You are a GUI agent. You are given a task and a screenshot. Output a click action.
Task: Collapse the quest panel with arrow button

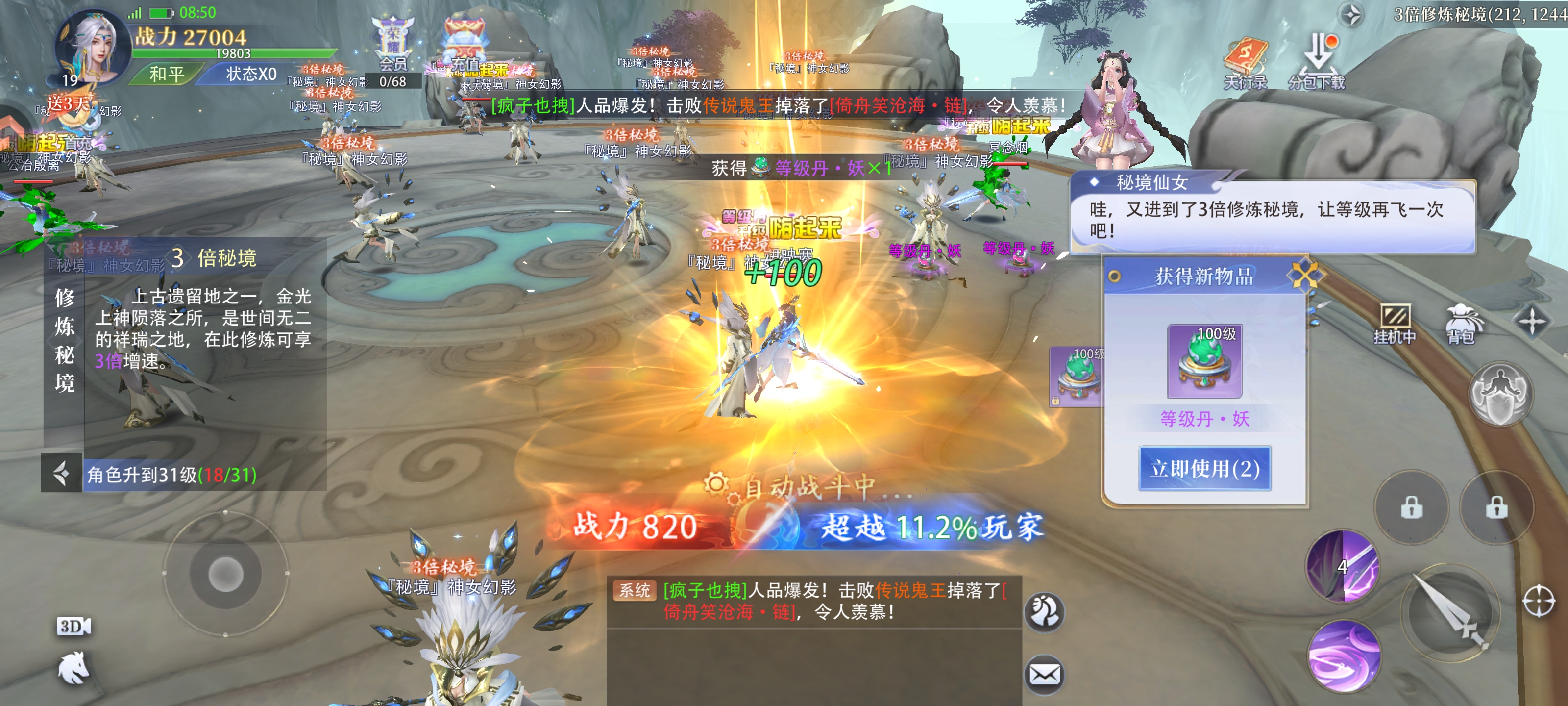click(x=61, y=473)
